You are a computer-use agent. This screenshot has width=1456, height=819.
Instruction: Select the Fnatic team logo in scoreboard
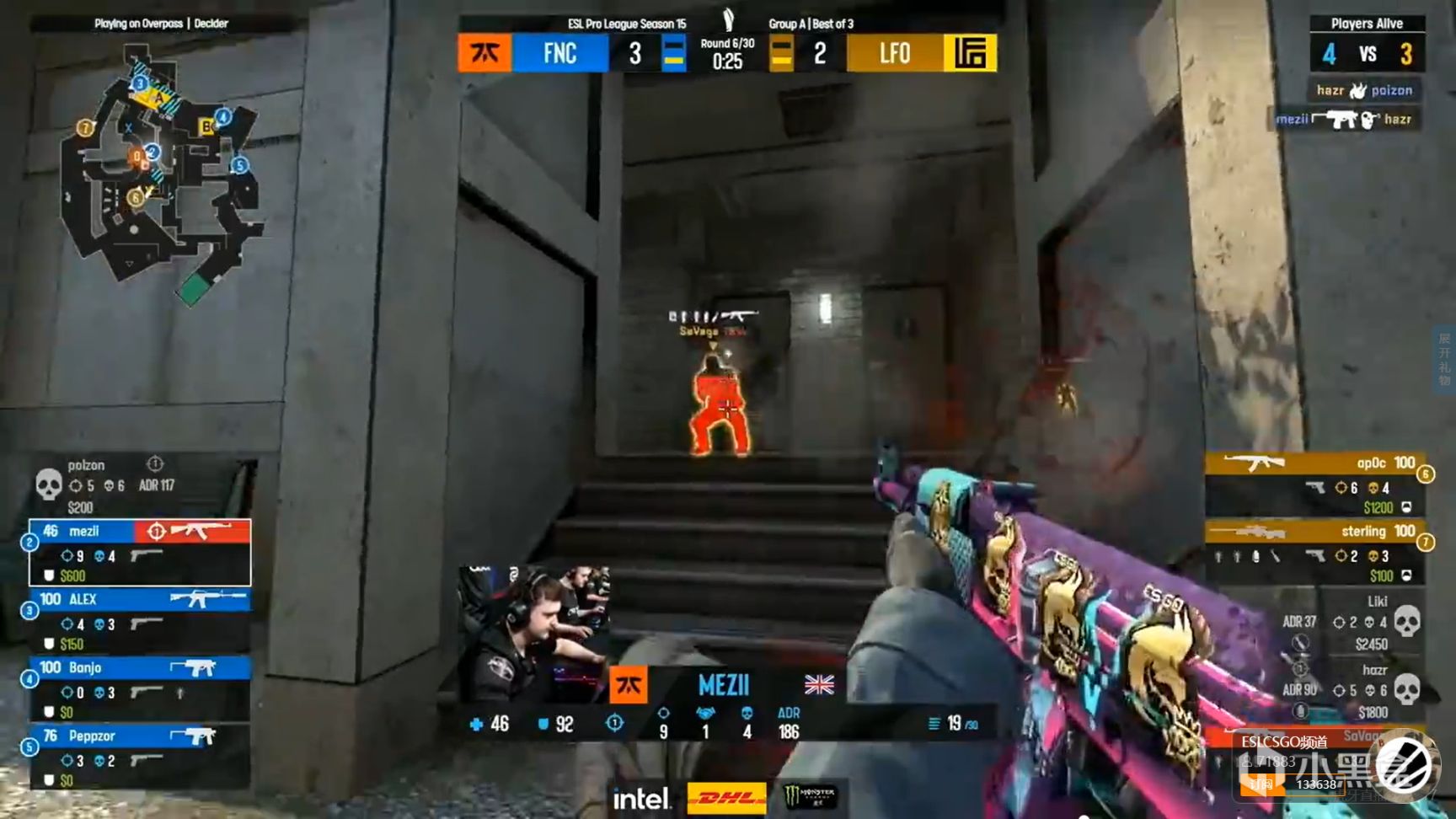pos(483,53)
